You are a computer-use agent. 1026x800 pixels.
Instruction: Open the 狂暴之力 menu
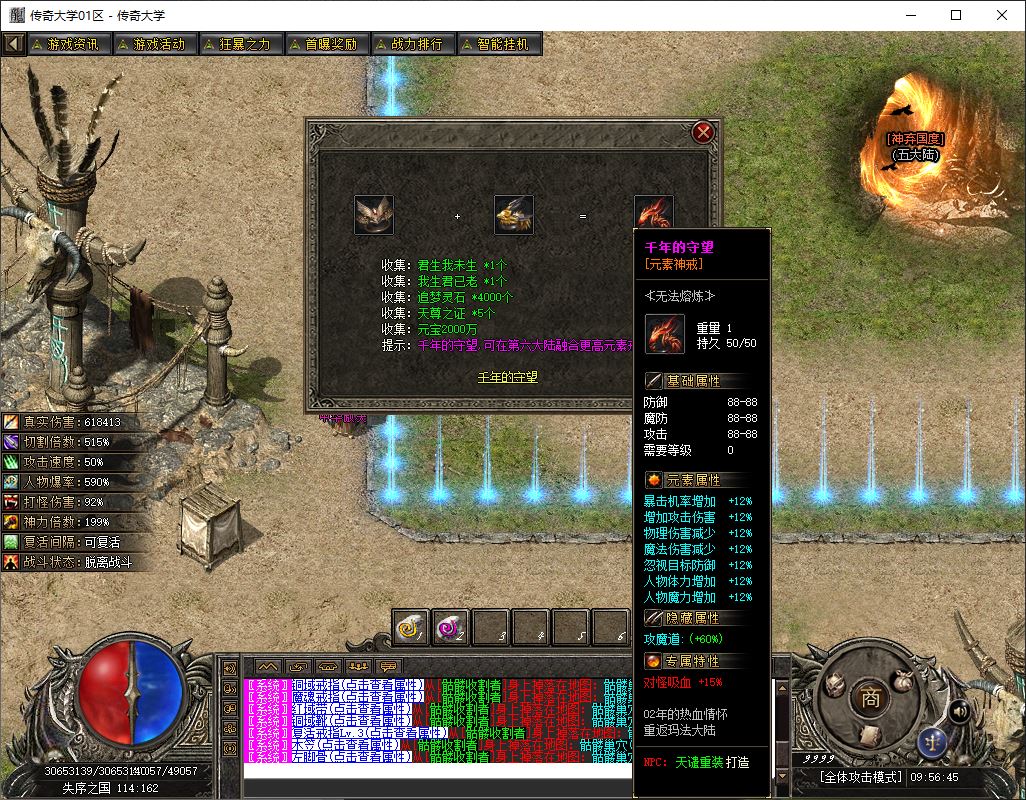237,44
